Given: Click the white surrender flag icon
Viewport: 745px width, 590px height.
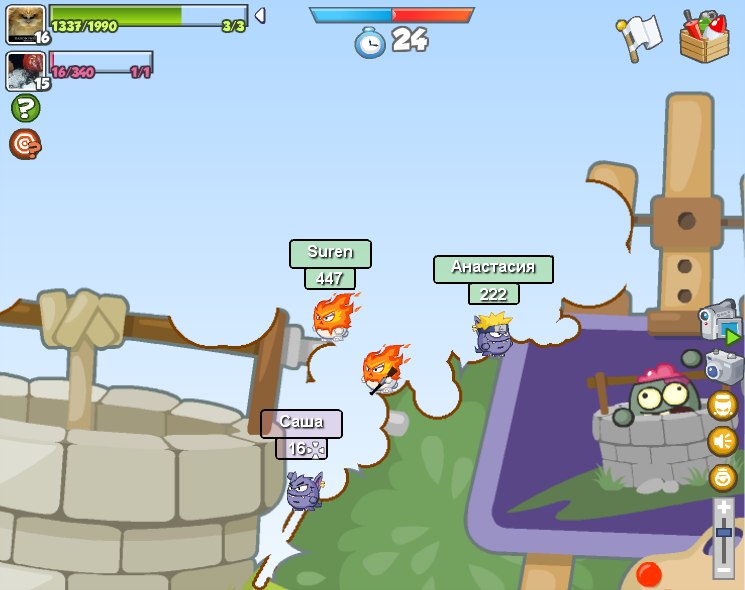Looking at the screenshot, I should 640,36.
